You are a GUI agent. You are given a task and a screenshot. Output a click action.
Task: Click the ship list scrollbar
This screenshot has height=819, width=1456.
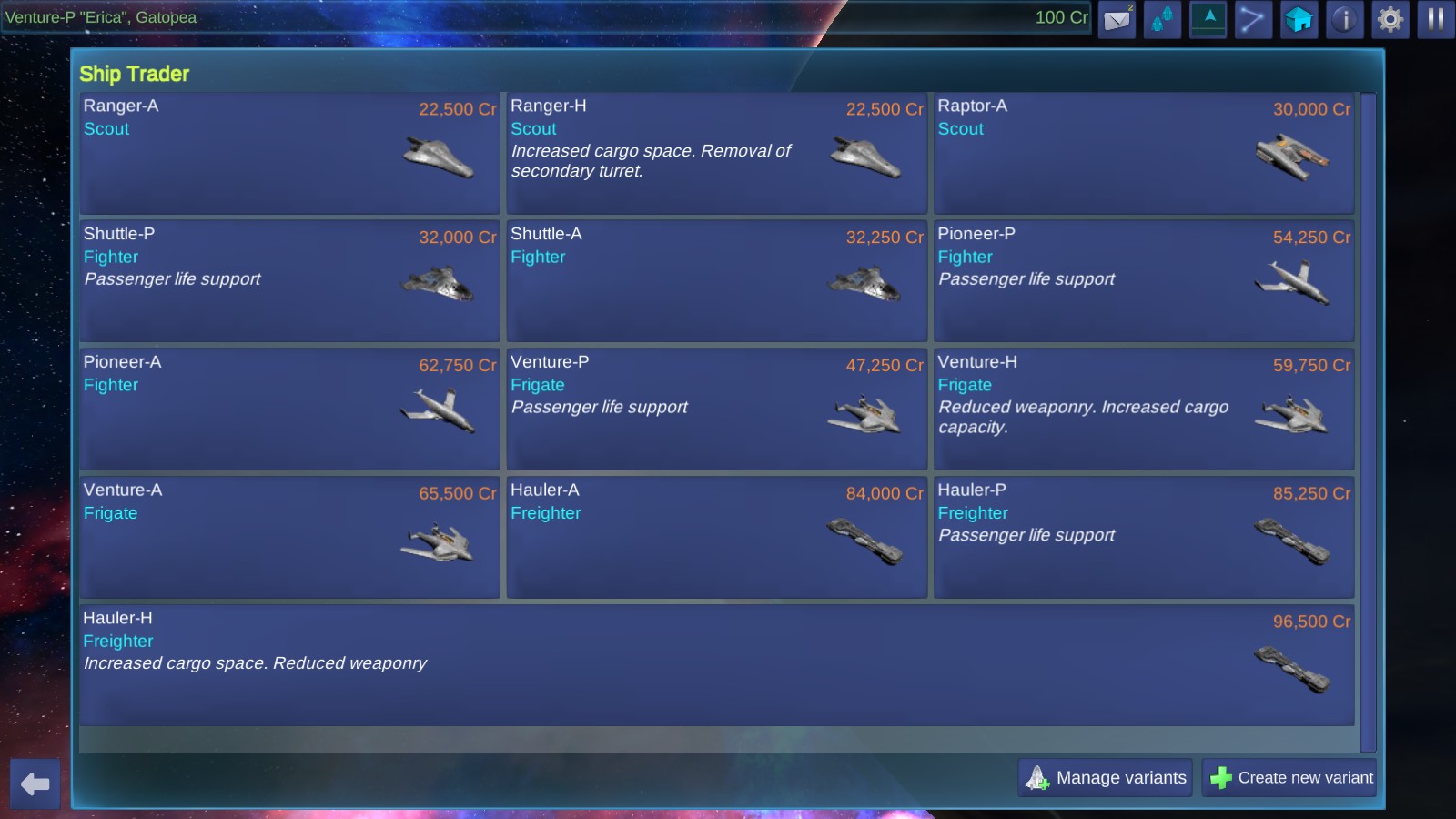click(1368, 422)
